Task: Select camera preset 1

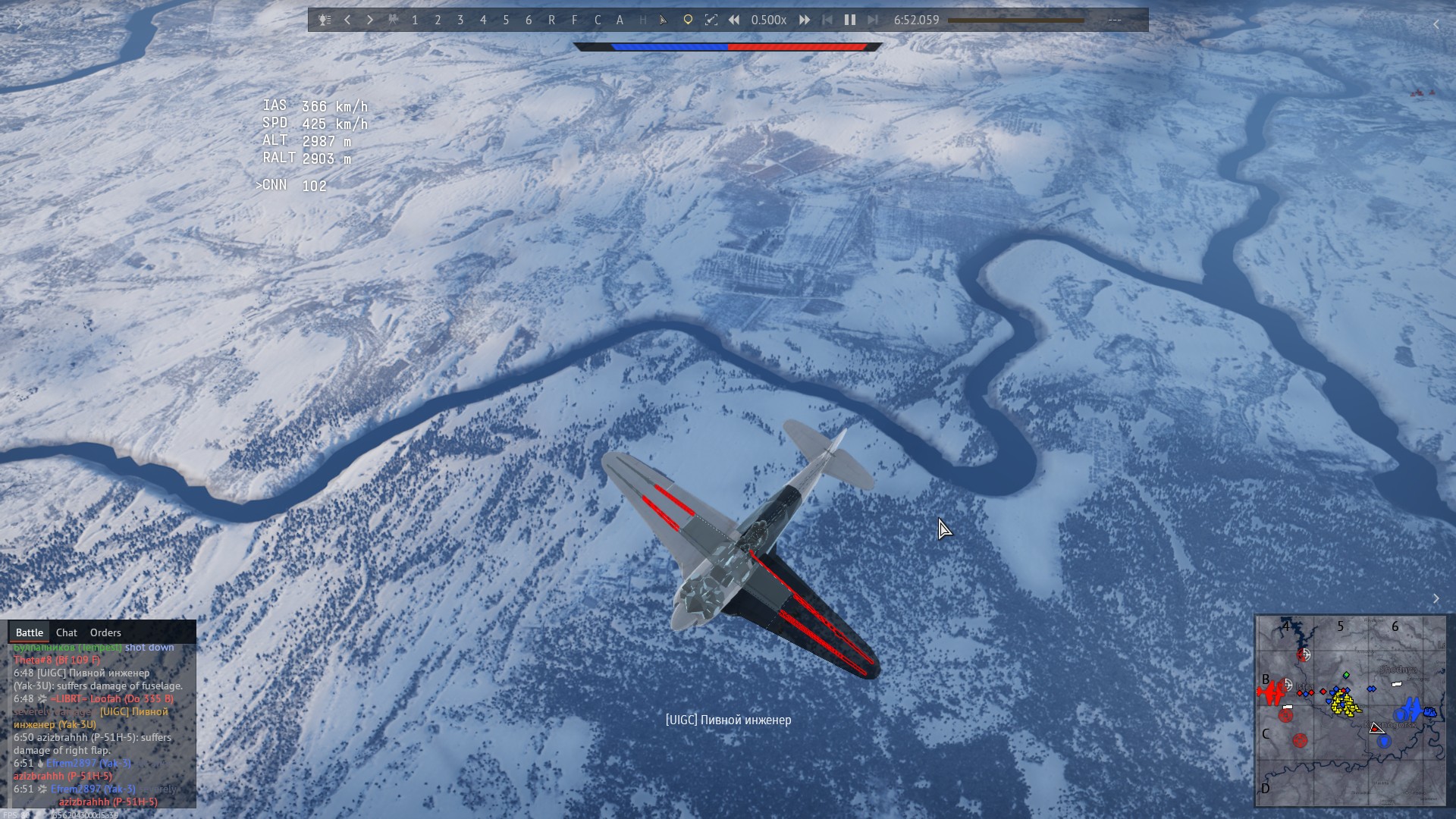Action: [x=415, y=20]
